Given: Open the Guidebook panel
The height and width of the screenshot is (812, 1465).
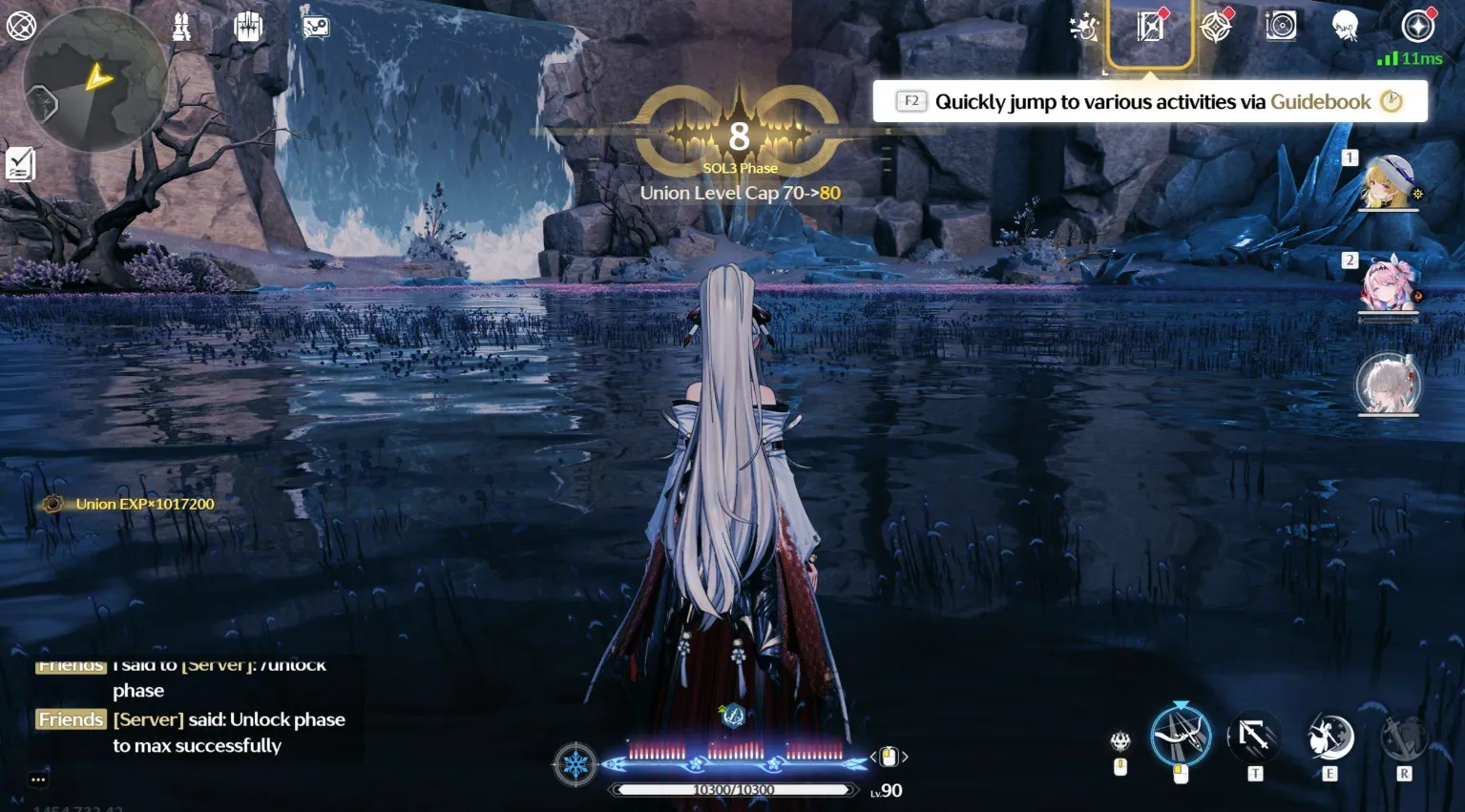Looking at the screenshot, I should pyautogui.click(x=1152, y=26).
